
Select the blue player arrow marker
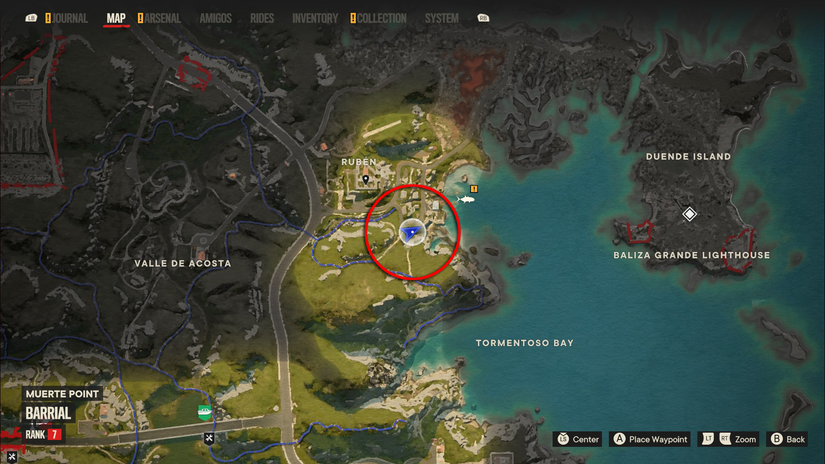click(x=409, y=233)
